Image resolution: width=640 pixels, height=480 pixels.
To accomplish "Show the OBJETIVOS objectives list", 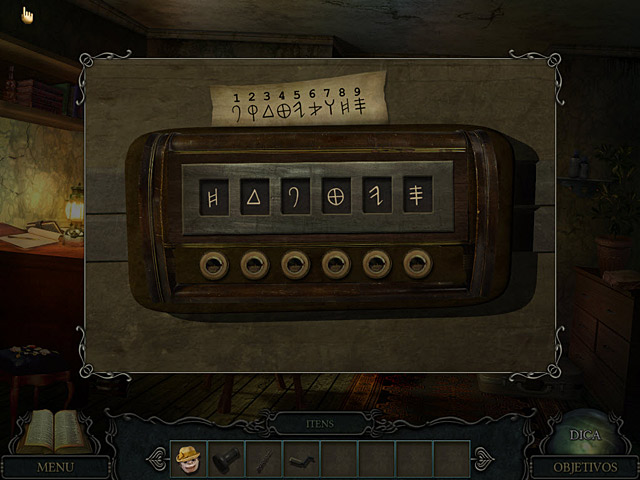I will [584, 466].
